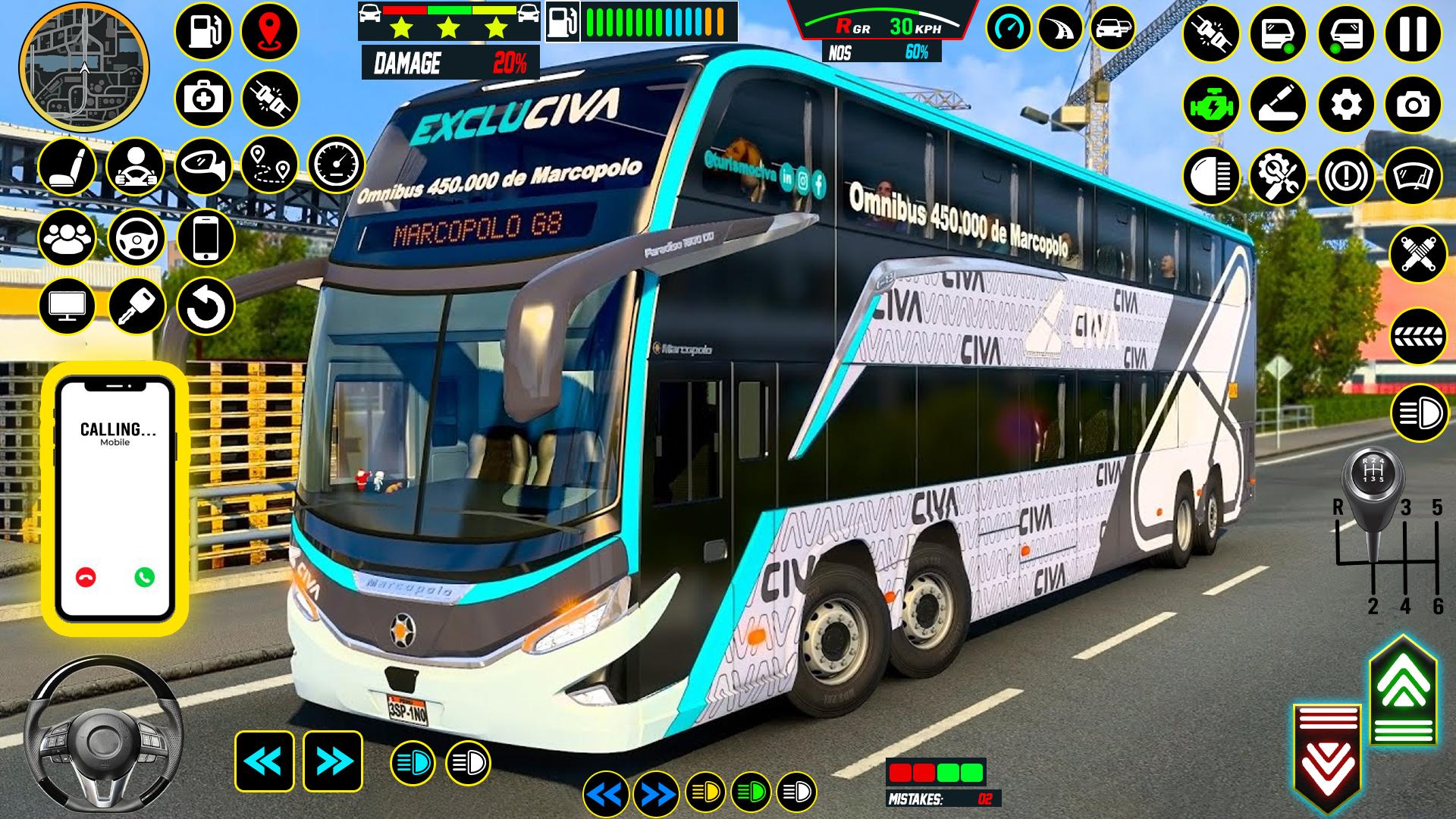Decline the call with red button
The image size is (1456, 819).
(x=86, y=577)
